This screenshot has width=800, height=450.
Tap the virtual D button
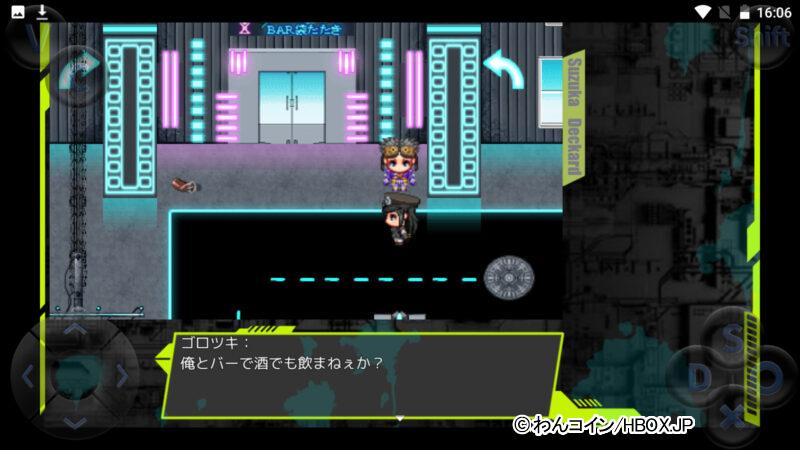(x=697, y=378)
